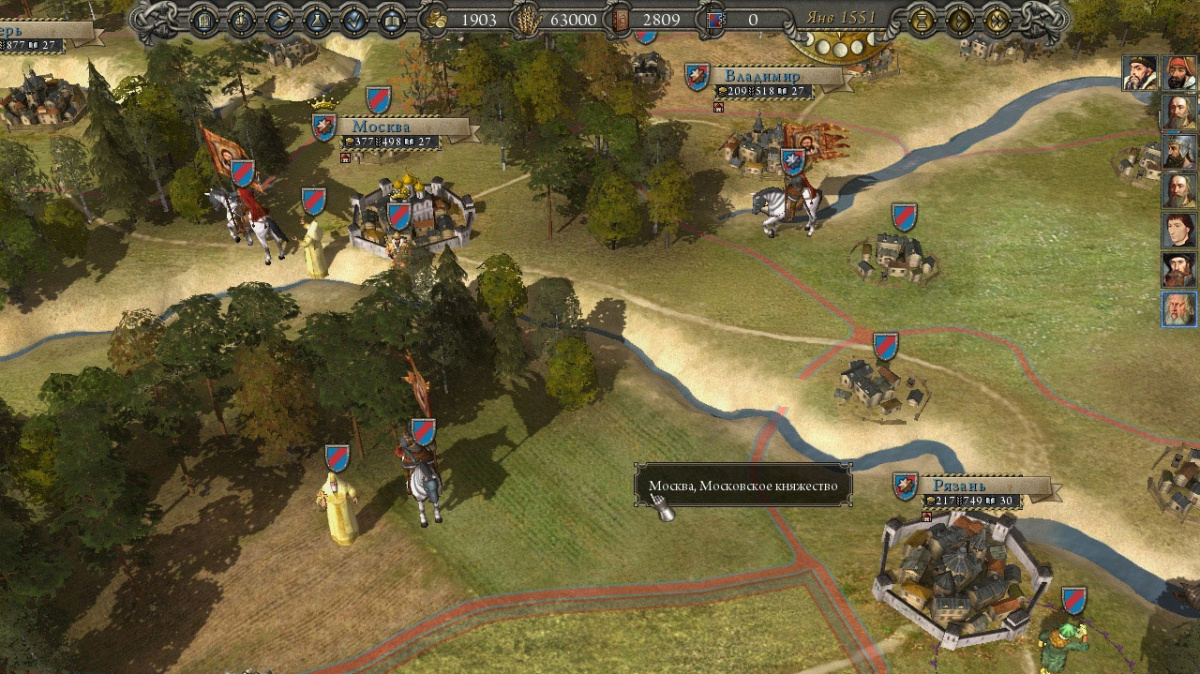Open the flask research icon
1200x674 pixels.
tap(316, 19)
